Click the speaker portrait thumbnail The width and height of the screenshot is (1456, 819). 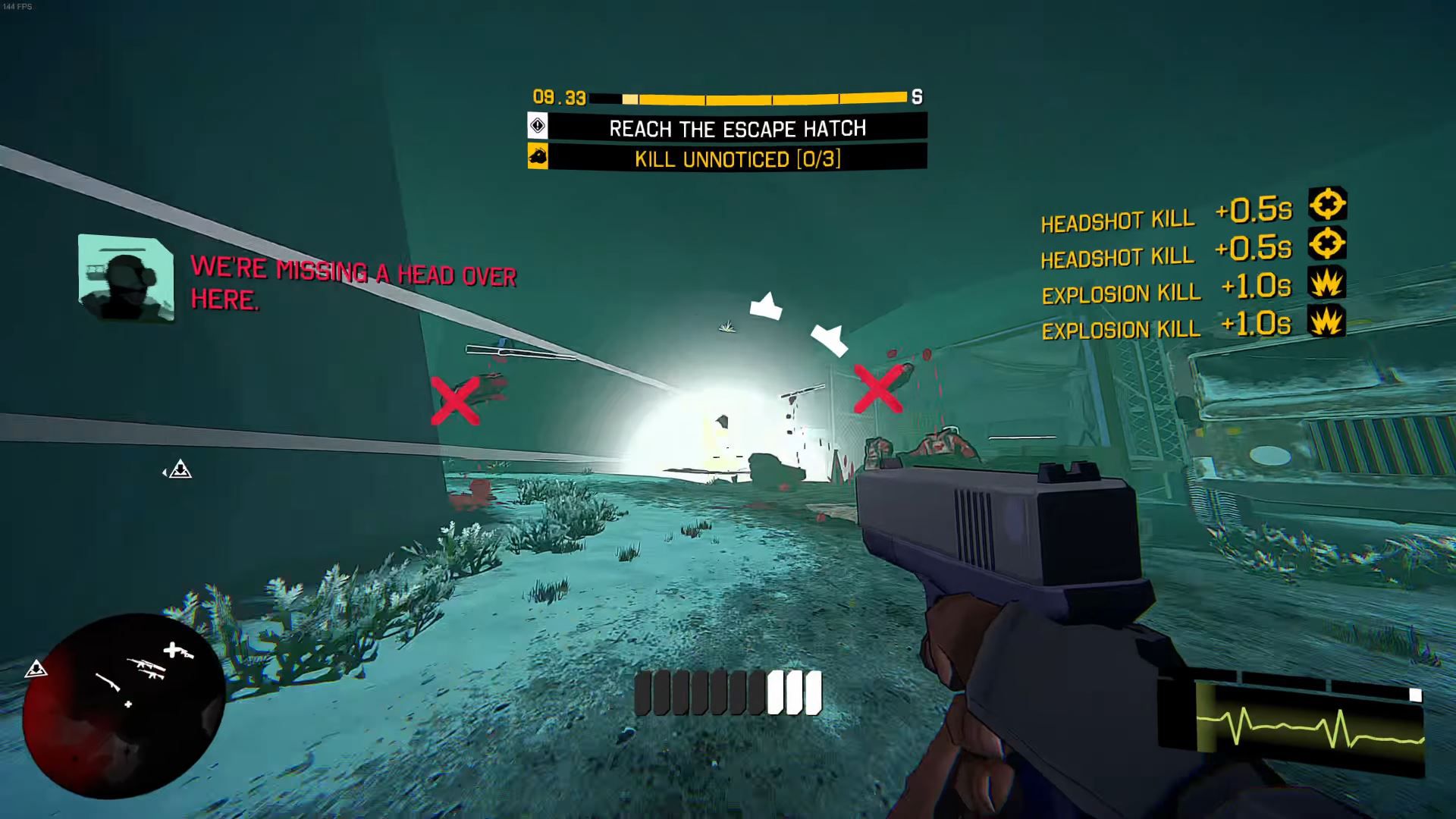coord(126,278)
